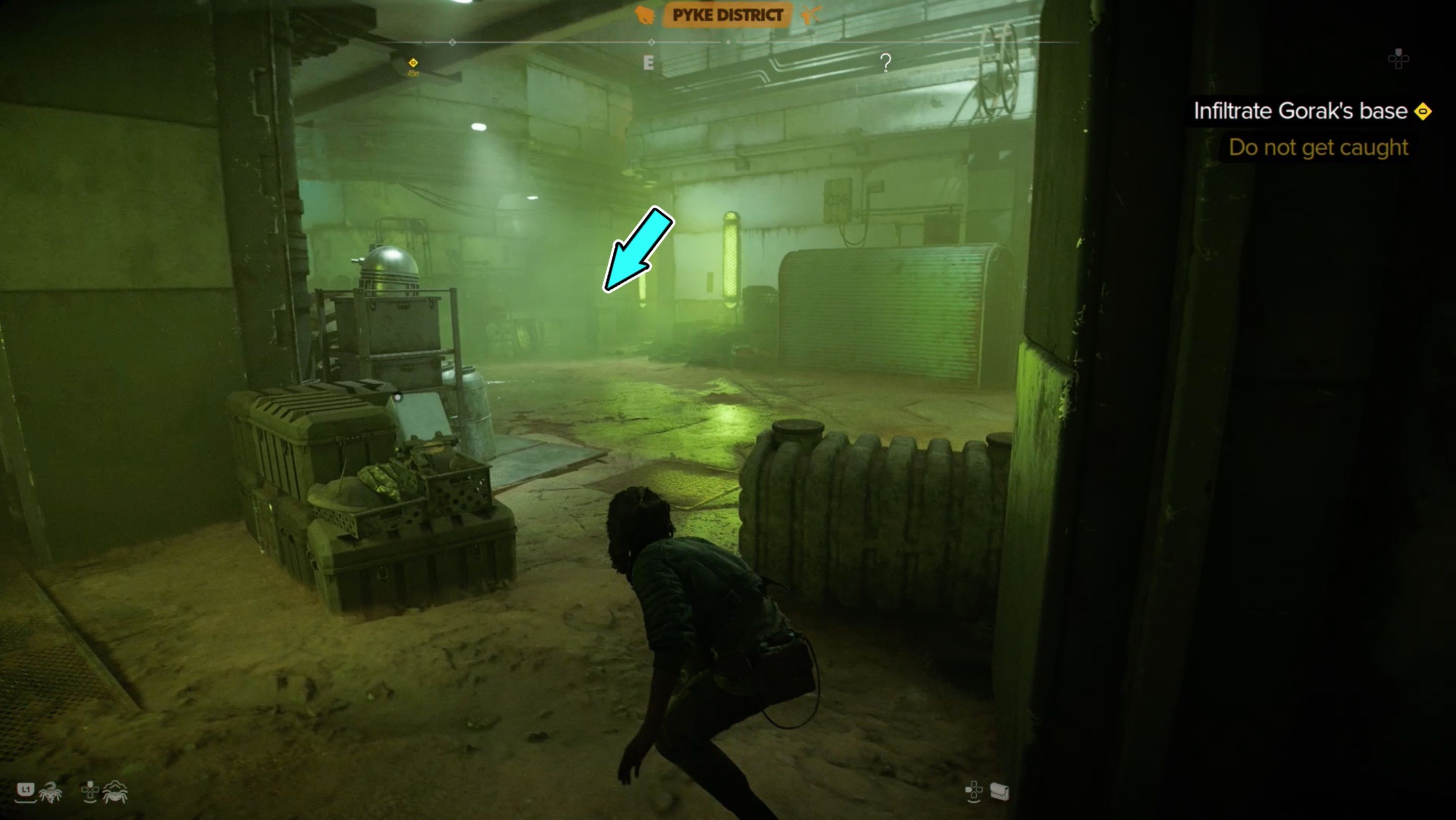Click the question mark on the compass bar
Image resolution: width=1456 pixels, height=820 pixels.
point(885,63)
